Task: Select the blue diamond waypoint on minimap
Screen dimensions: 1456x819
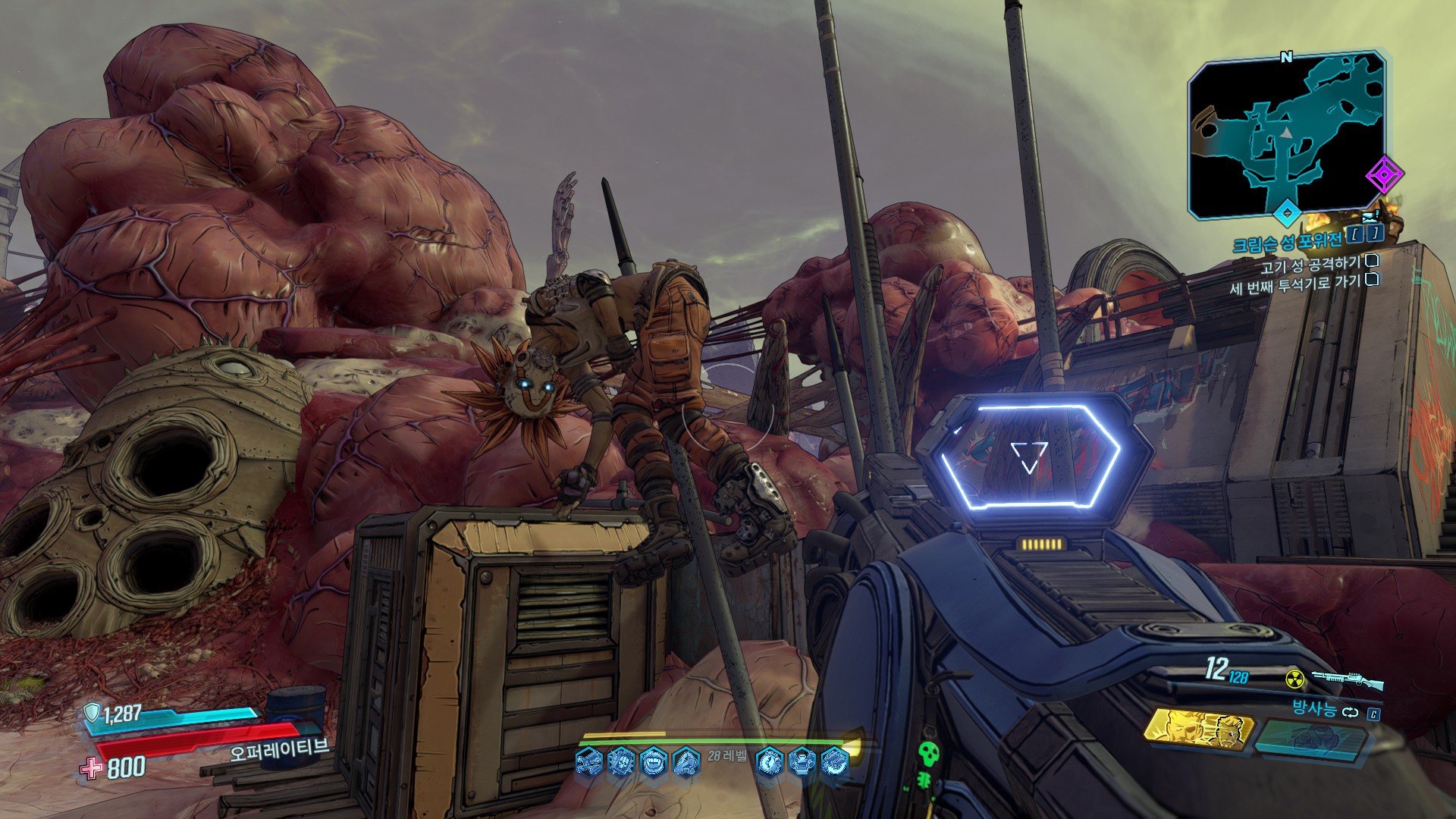Action: click(1287, 212)
